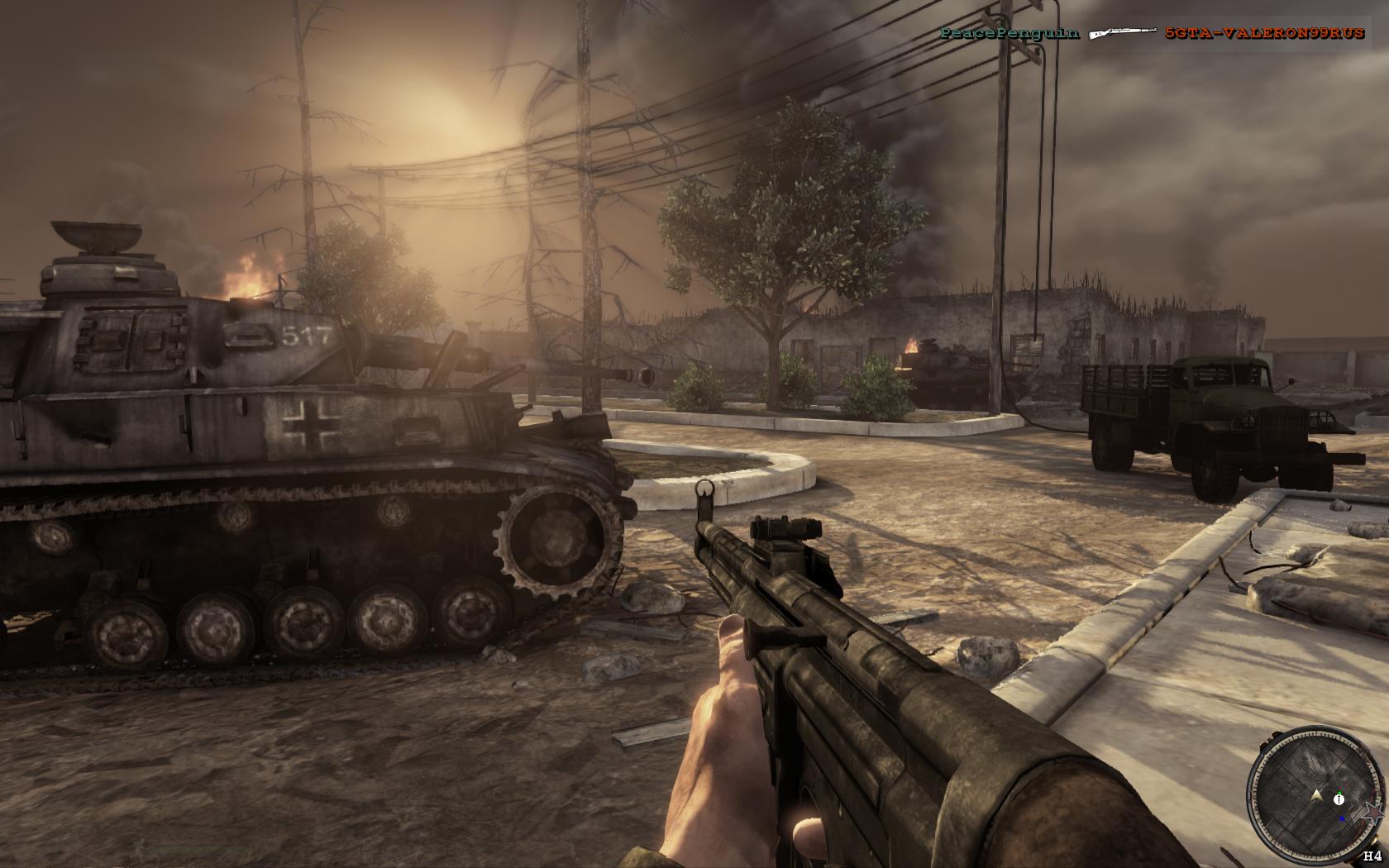
Task: Click the H4 grid coordinate label
Action: point(1373,855)
